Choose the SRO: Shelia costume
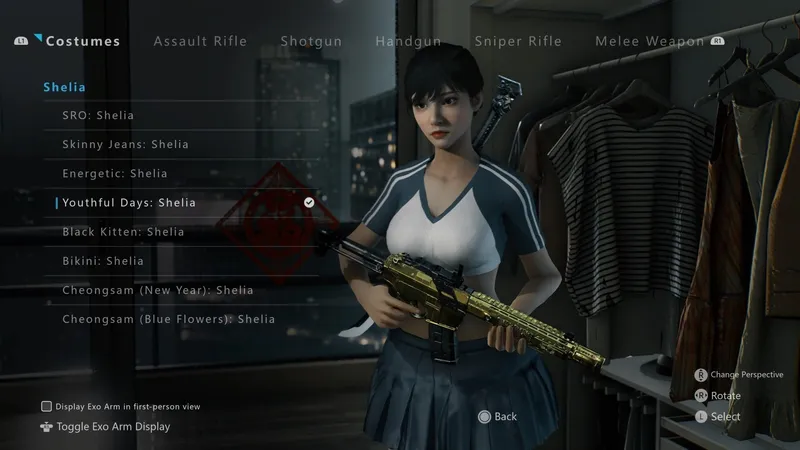 (98, 116)
